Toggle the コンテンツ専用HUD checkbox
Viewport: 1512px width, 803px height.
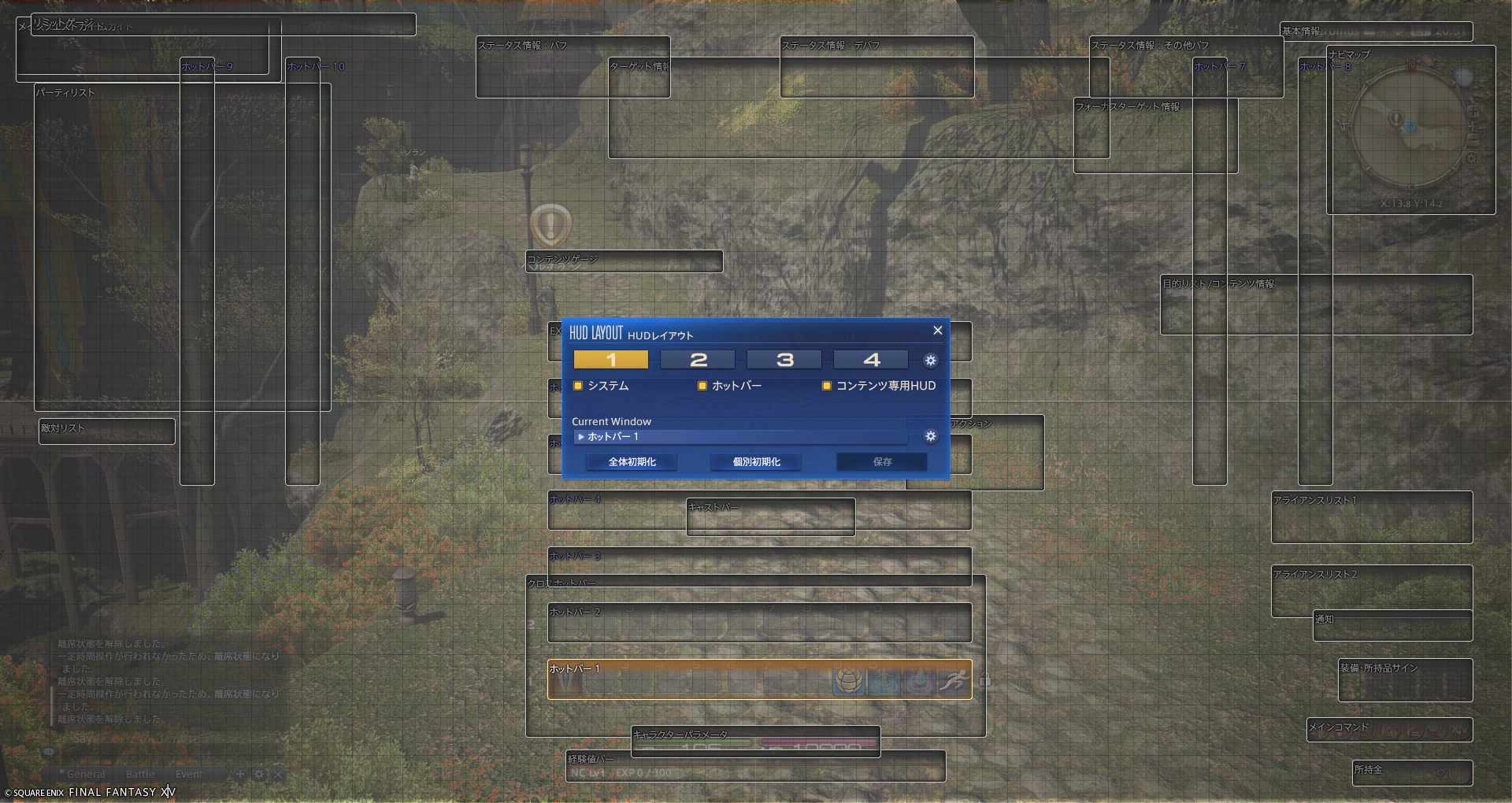tap(827, 386)
